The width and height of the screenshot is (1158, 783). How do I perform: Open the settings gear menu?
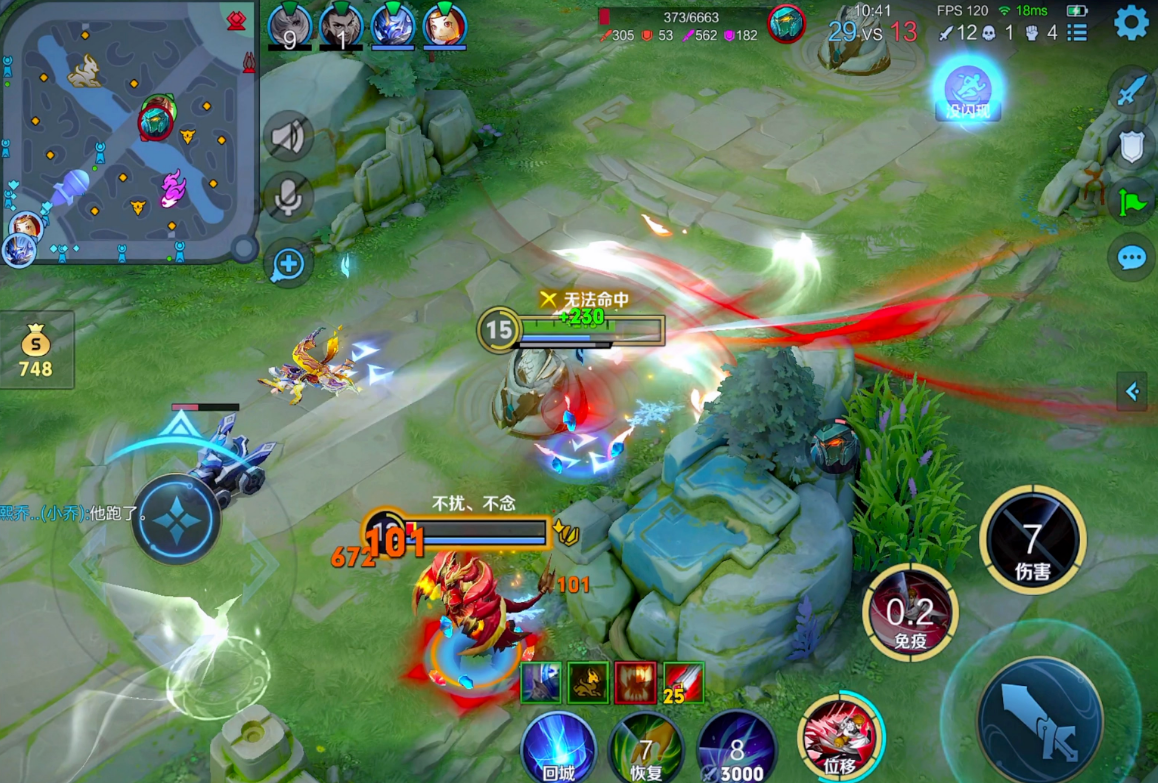click(x=1131, y=22)
